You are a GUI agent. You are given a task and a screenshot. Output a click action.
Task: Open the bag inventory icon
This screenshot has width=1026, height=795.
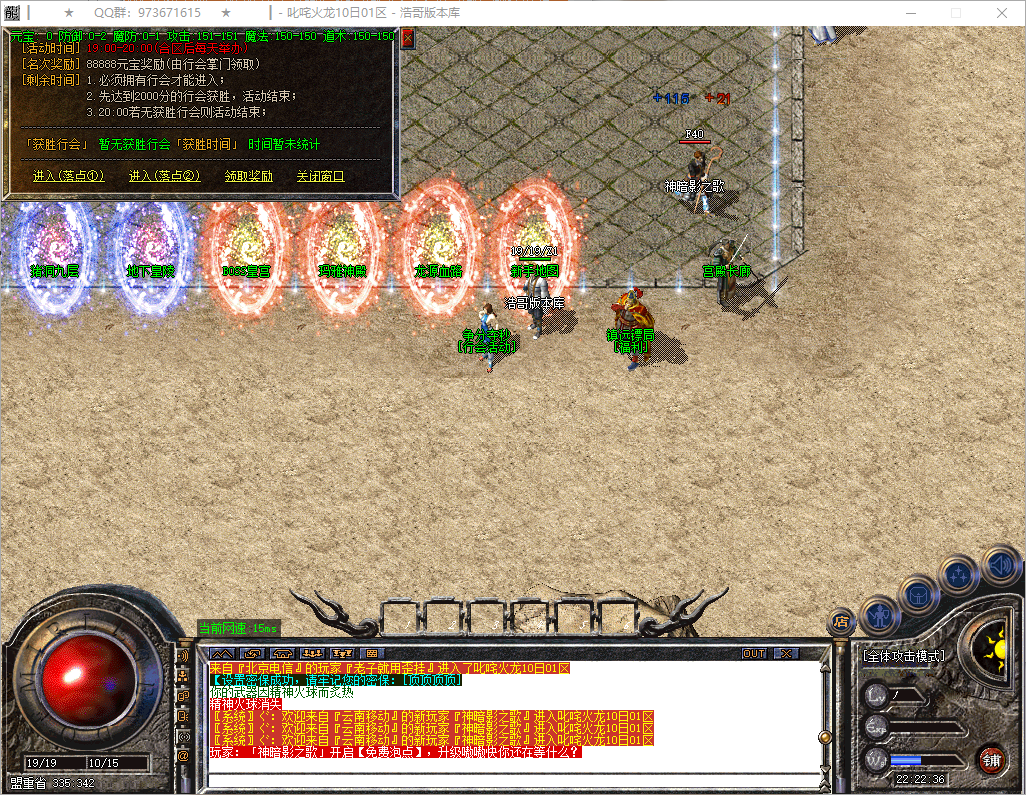click(x=920, y=594)
